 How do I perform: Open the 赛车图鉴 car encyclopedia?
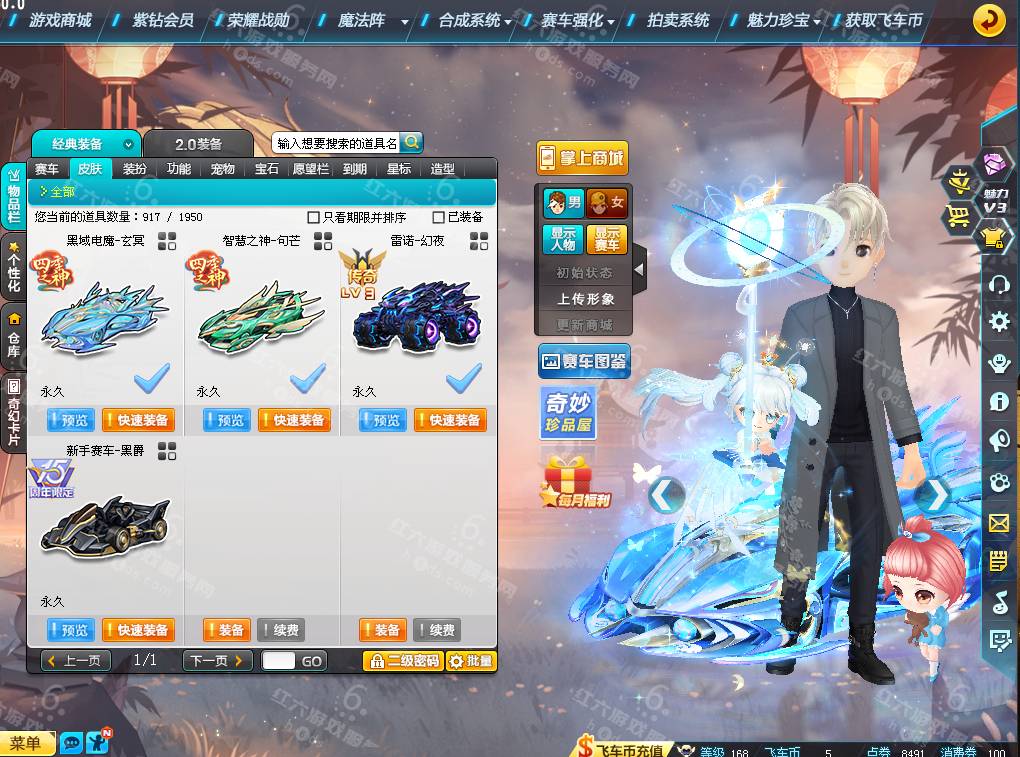click(x=584, y=361)
